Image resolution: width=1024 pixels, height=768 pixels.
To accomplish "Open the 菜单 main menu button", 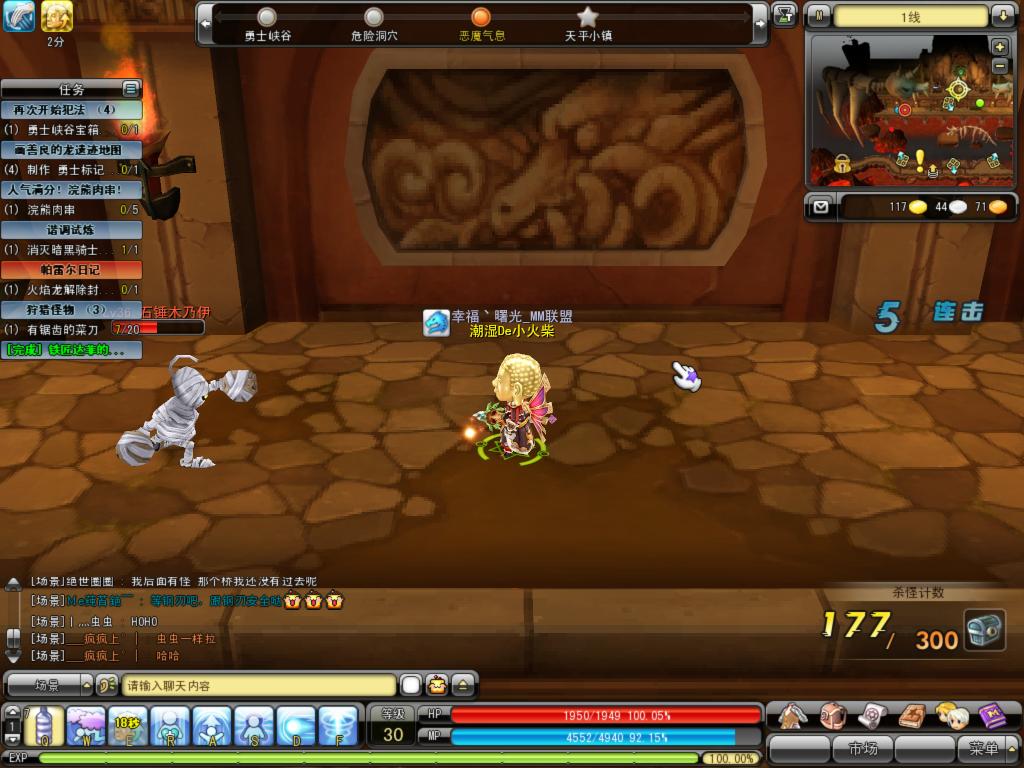I will (984, 748).
